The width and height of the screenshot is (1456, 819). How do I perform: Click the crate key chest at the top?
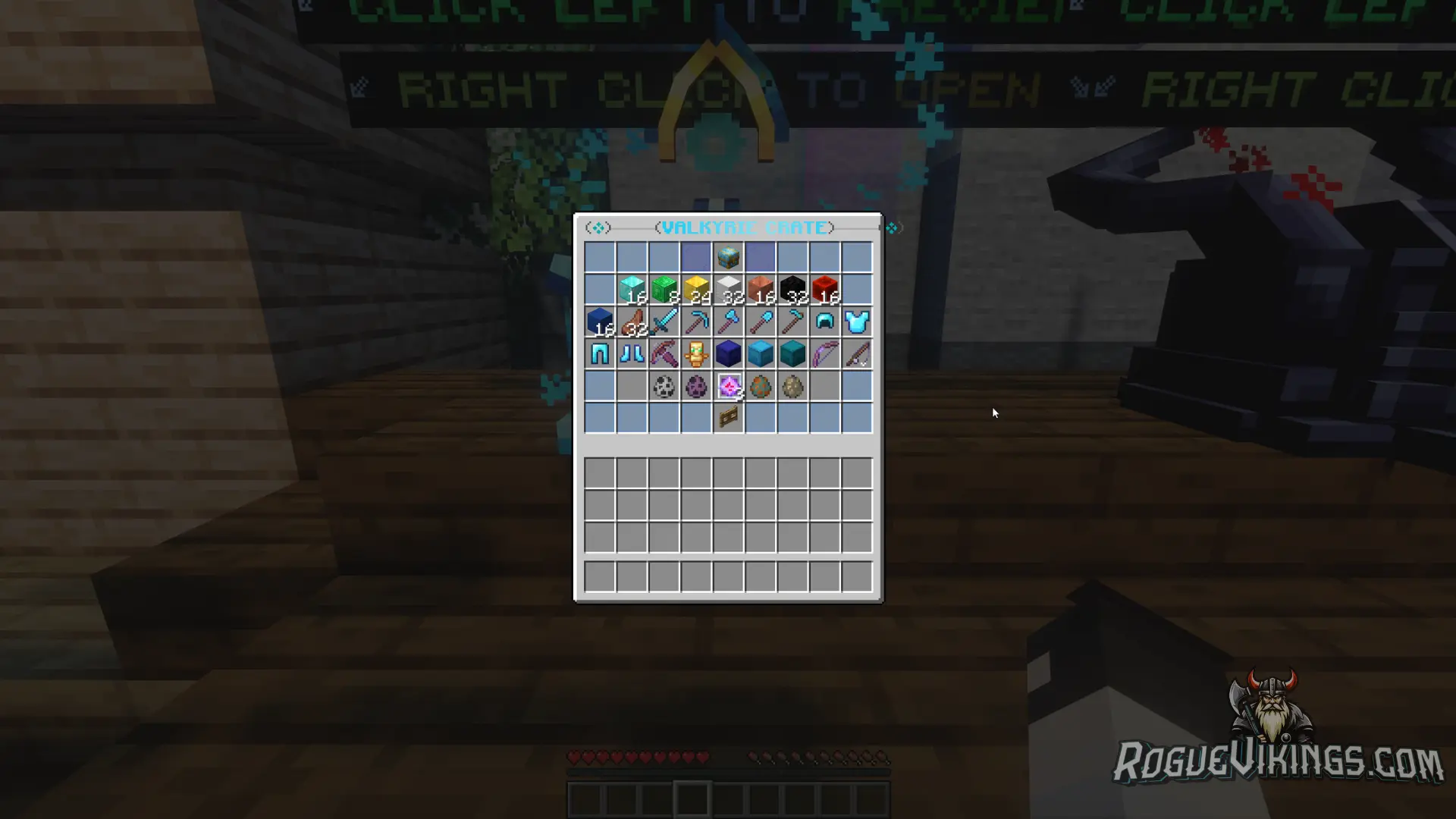click(729, 256)
